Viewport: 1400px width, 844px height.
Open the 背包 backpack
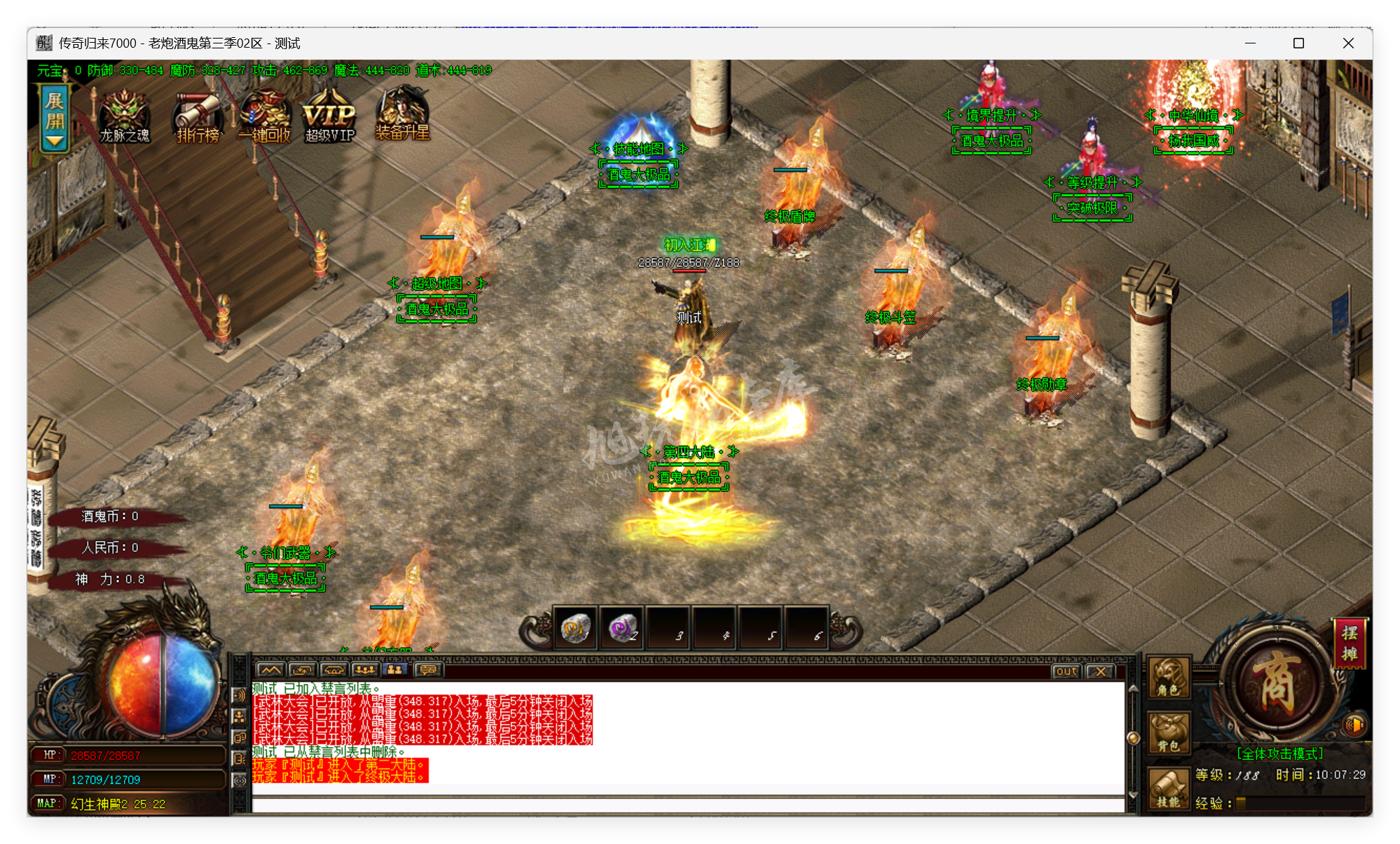coord(1168,731)
